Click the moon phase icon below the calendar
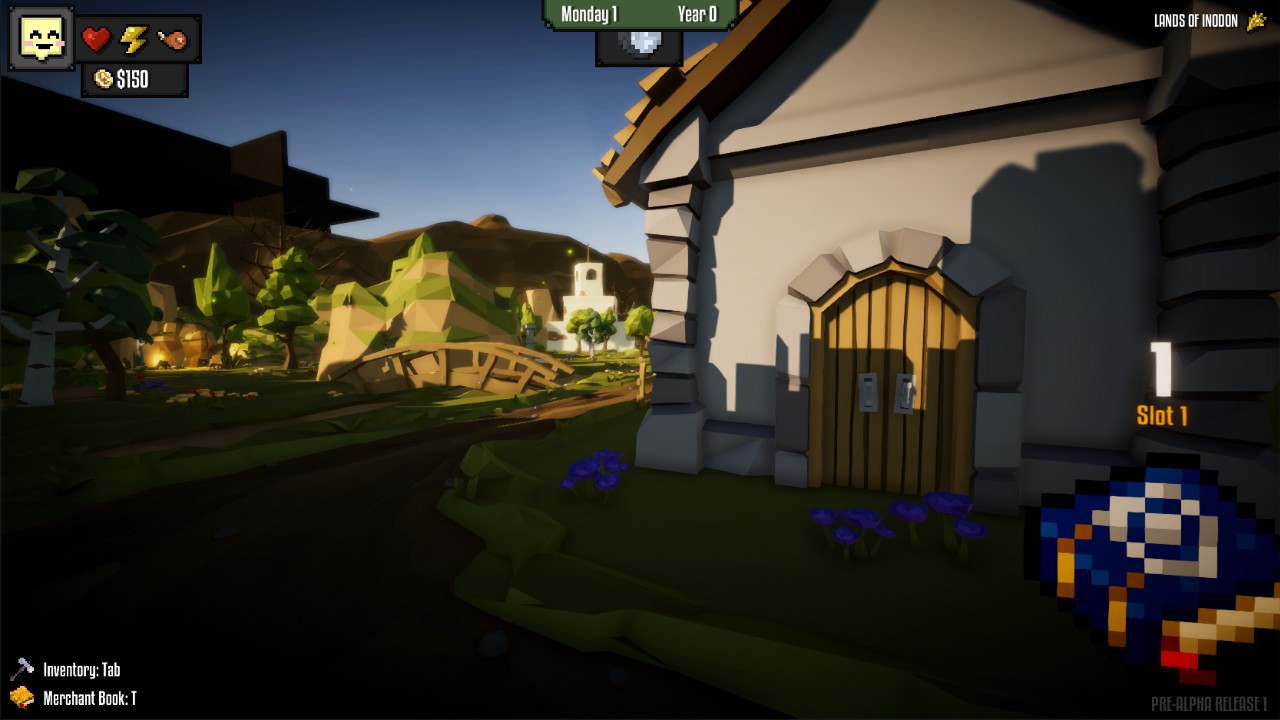The height and width of the screenshot is (720, 1280). (x=640, y=41)
